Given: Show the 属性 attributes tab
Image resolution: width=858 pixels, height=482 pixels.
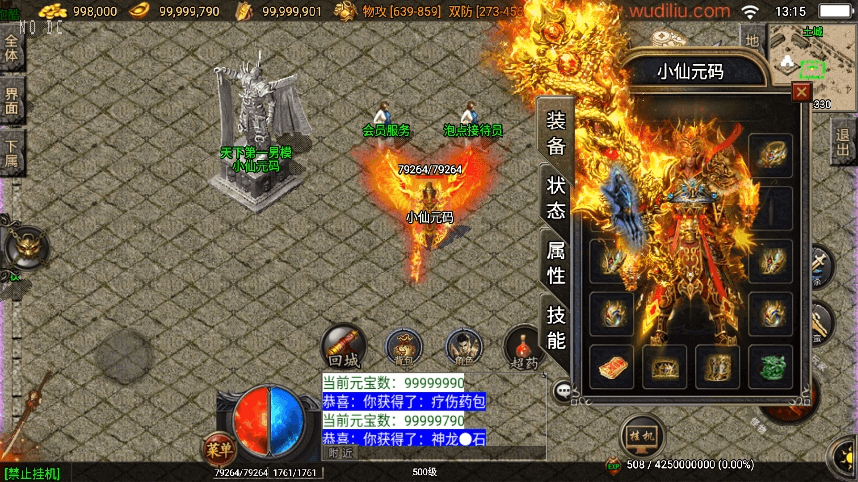Looking at the screenshot, I should coord(556,262).
